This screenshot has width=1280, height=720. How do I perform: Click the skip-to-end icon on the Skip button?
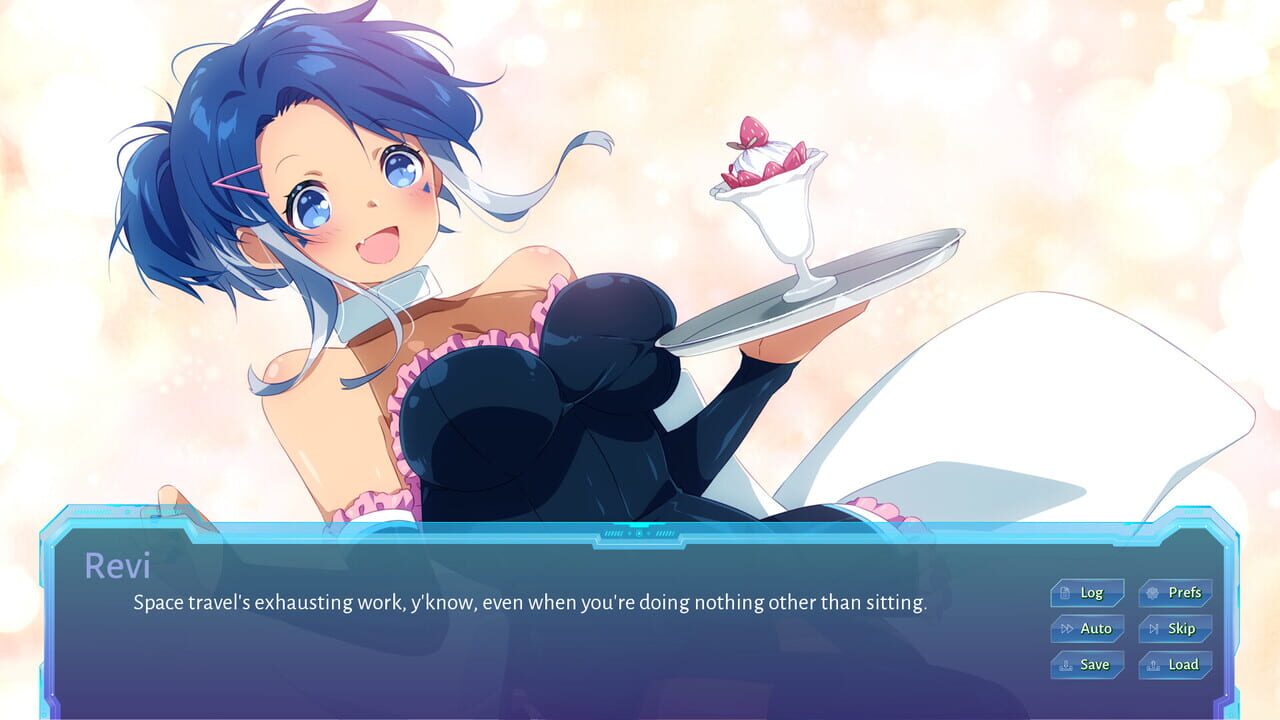pyautogui.click(x=1154, y=628)
